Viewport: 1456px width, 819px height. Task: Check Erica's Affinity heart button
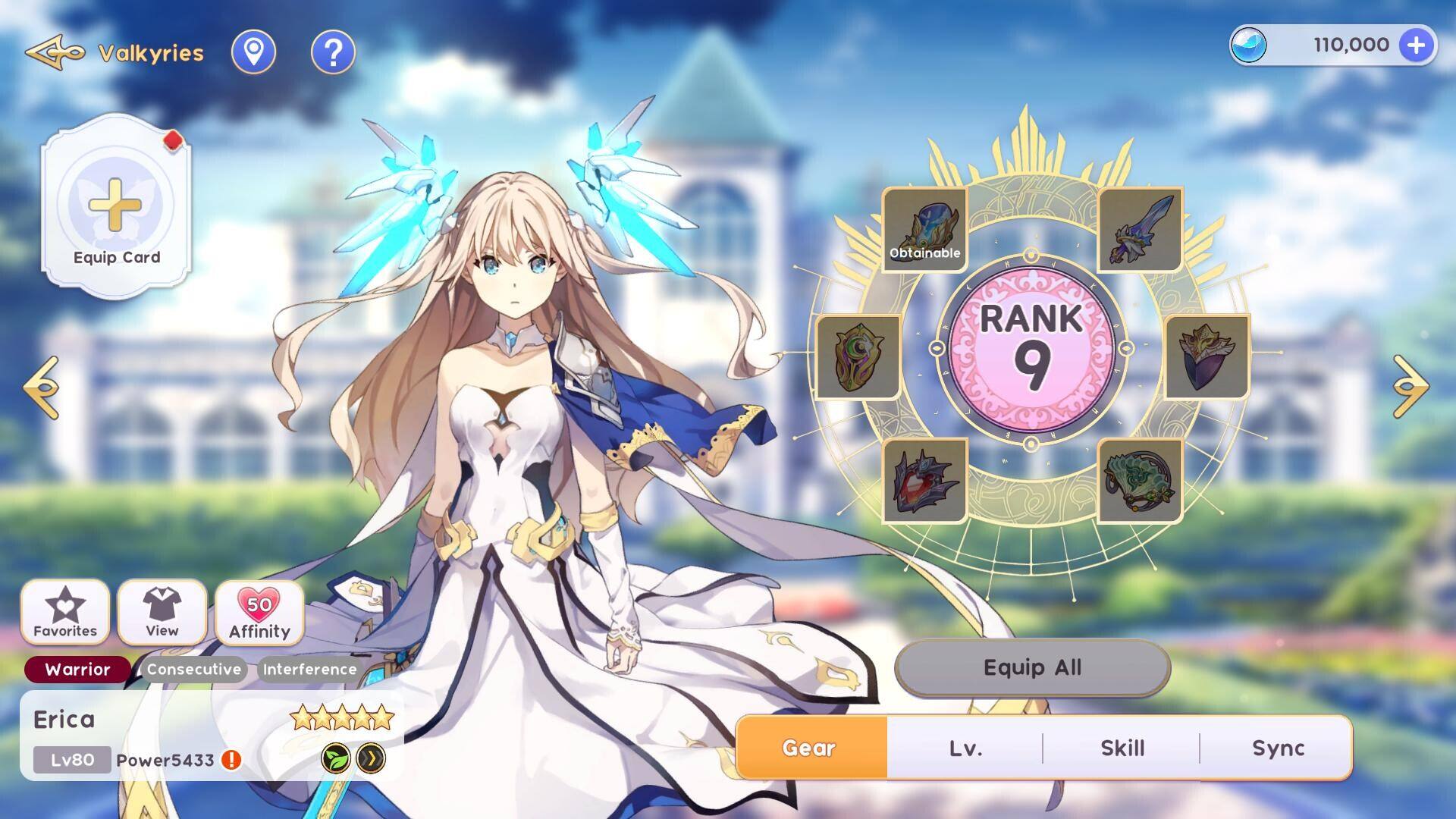tap(259, 612)
